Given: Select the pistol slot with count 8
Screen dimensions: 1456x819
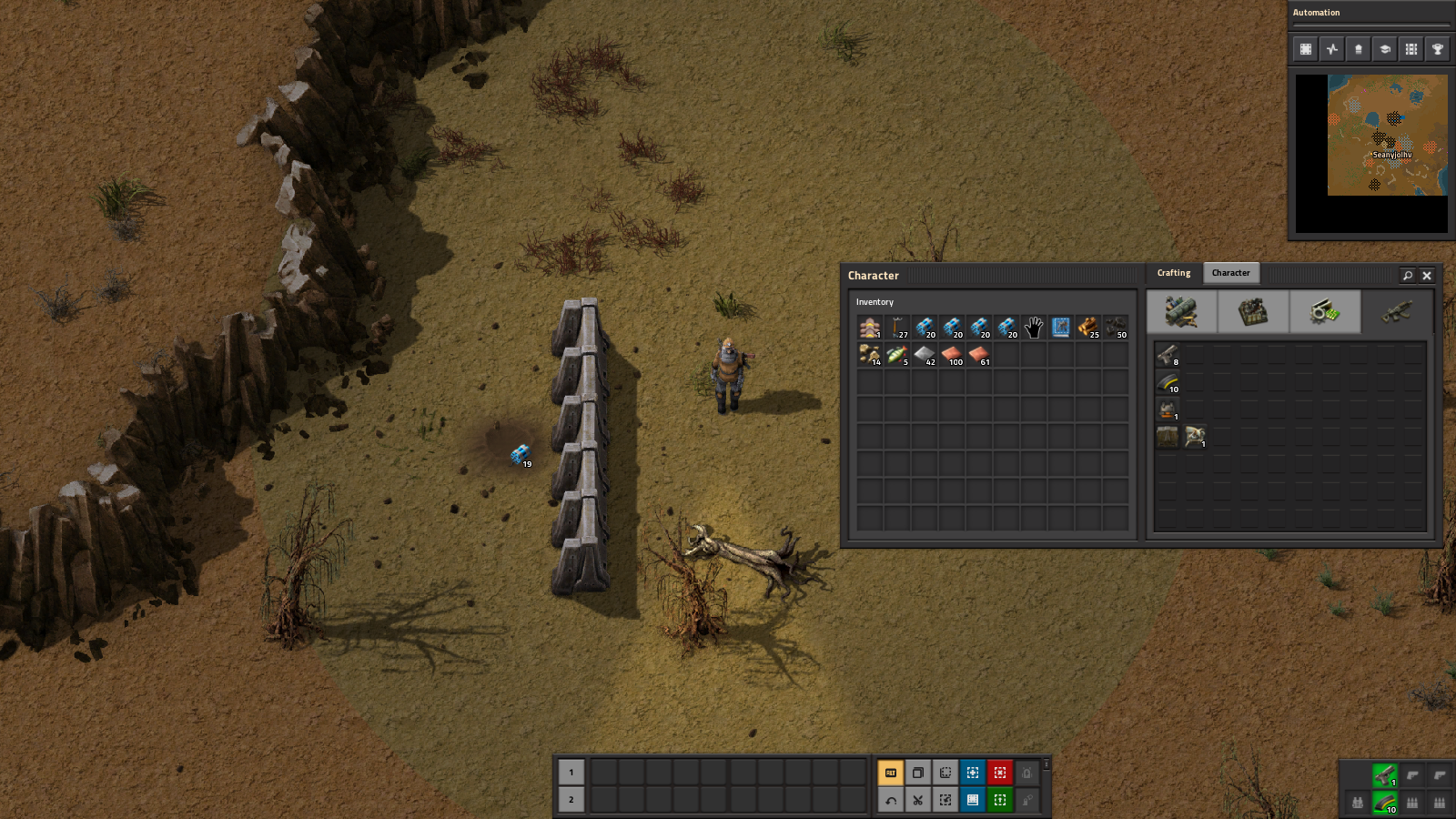Looking at the screenshot, I should (1168, 355).
